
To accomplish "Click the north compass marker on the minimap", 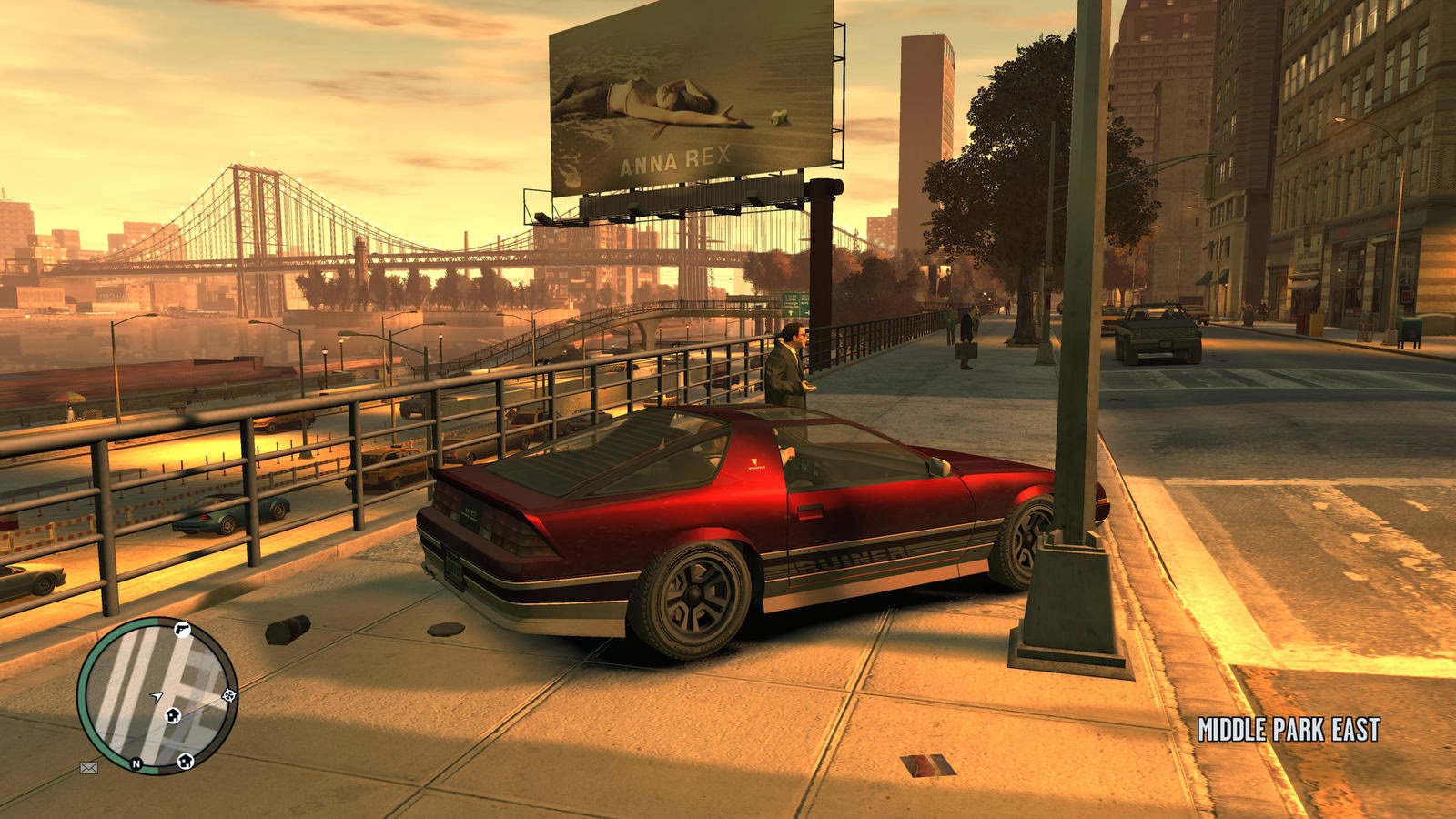I will point(136,763).
